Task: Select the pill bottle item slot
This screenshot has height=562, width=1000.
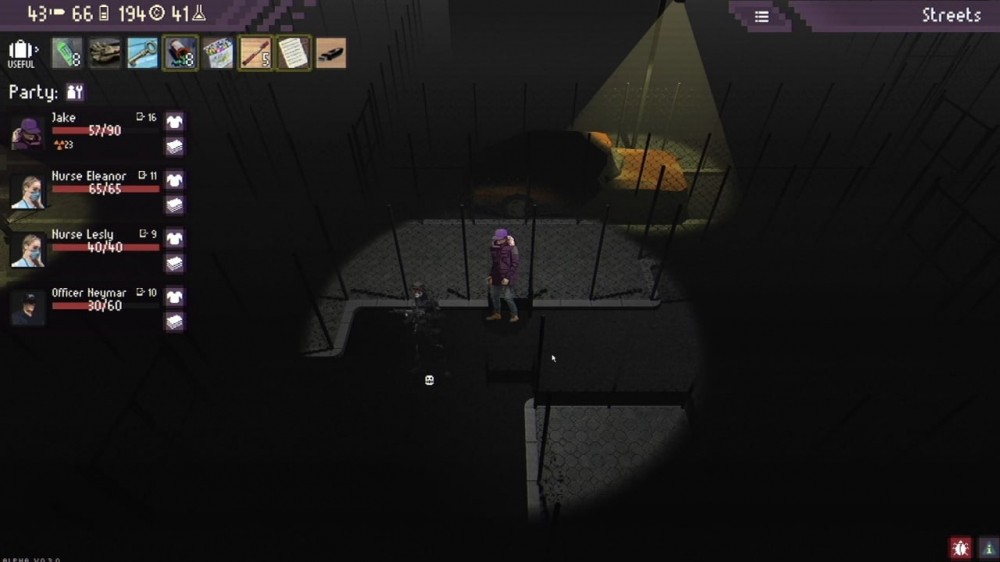Action: [180, 53]
